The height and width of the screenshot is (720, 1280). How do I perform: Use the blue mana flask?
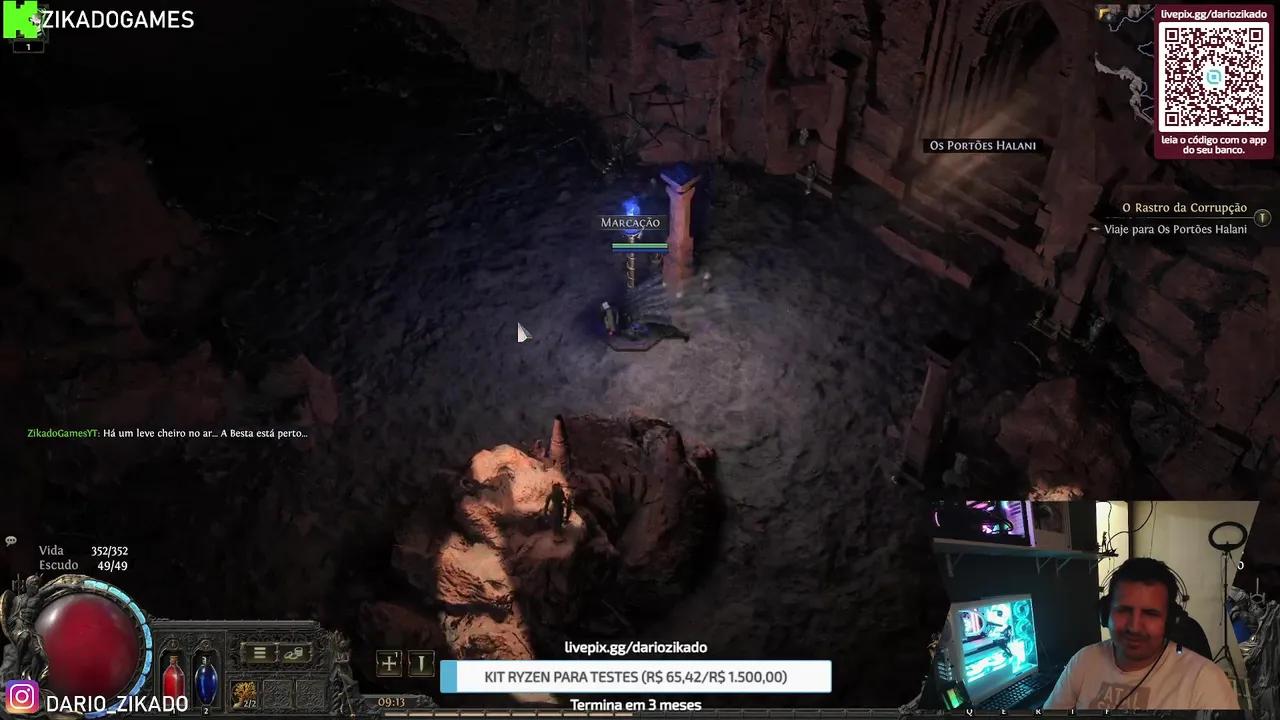pyautogui.click(x=206, y=680)
